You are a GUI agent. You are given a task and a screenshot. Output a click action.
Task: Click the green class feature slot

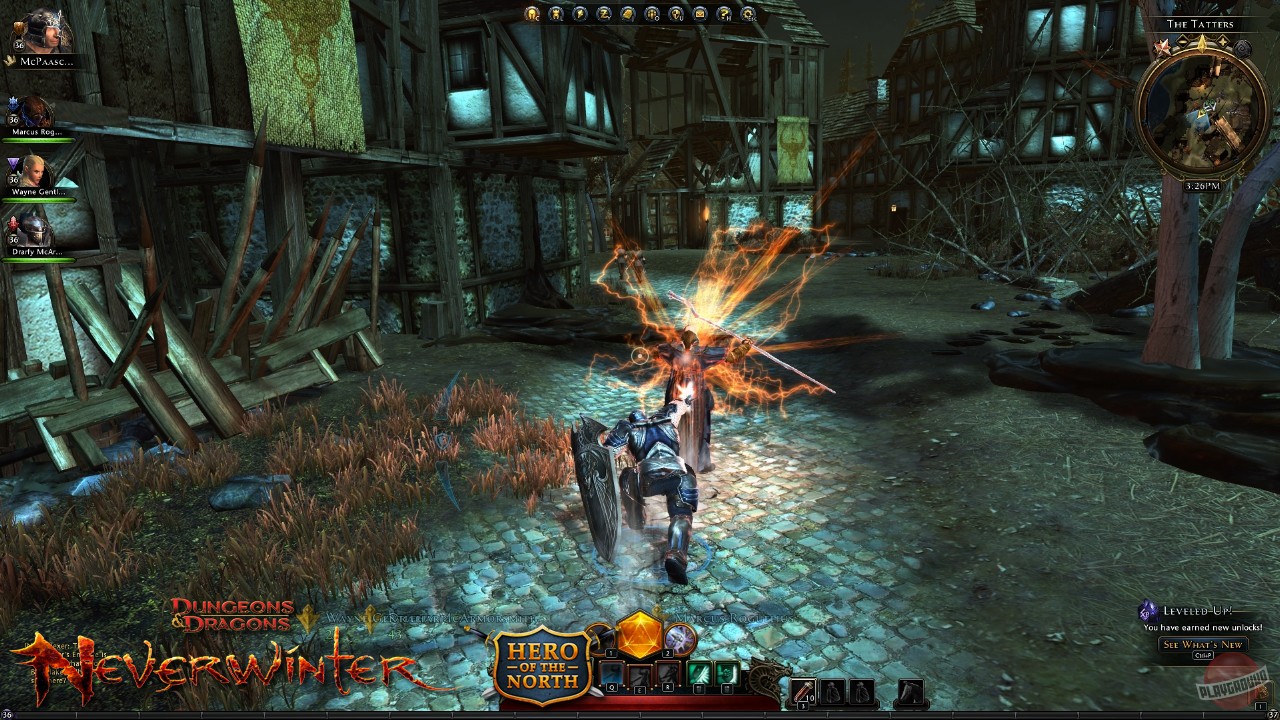(699, 673)
